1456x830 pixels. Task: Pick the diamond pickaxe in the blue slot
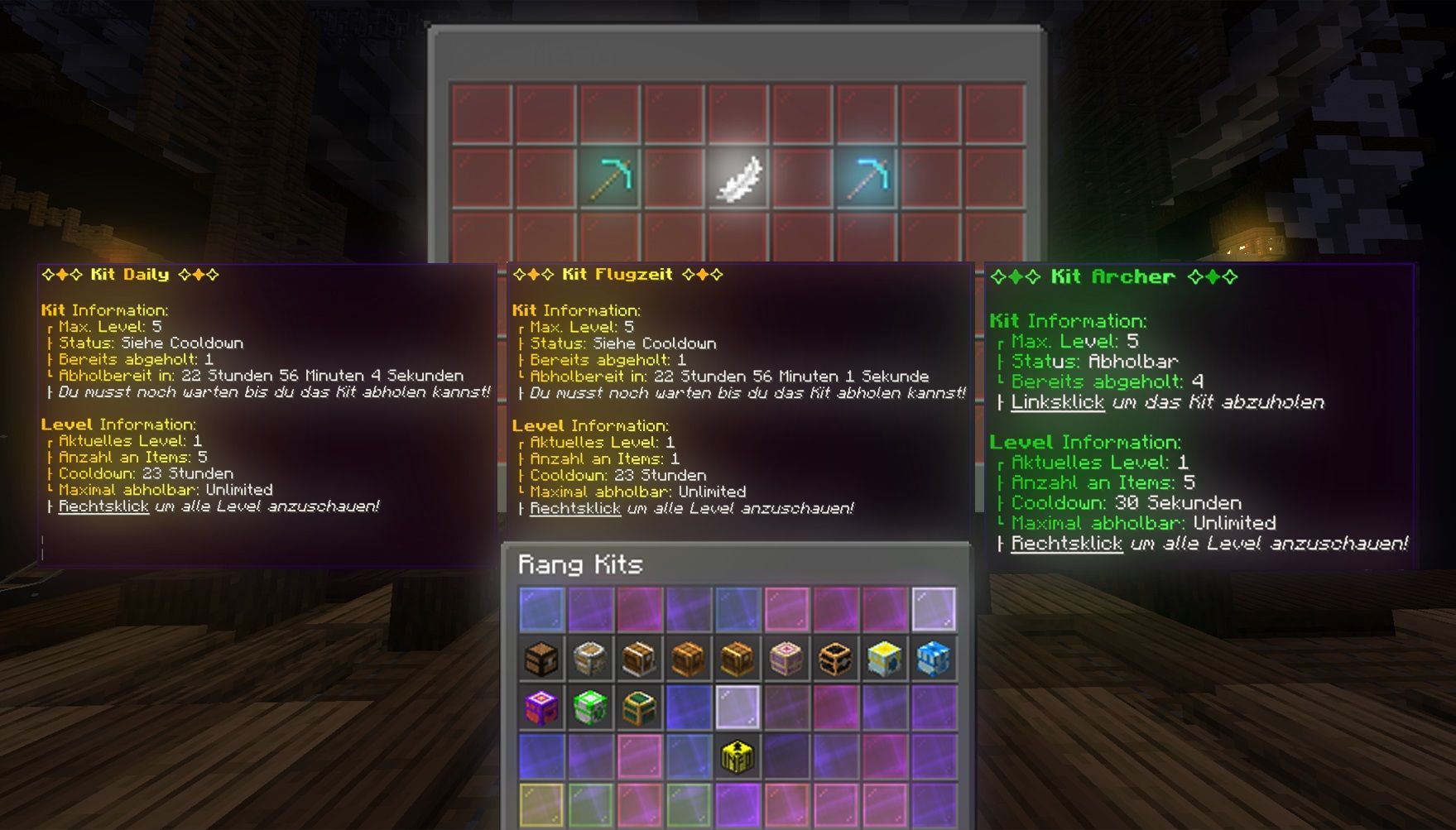click(x=867, y=178)
